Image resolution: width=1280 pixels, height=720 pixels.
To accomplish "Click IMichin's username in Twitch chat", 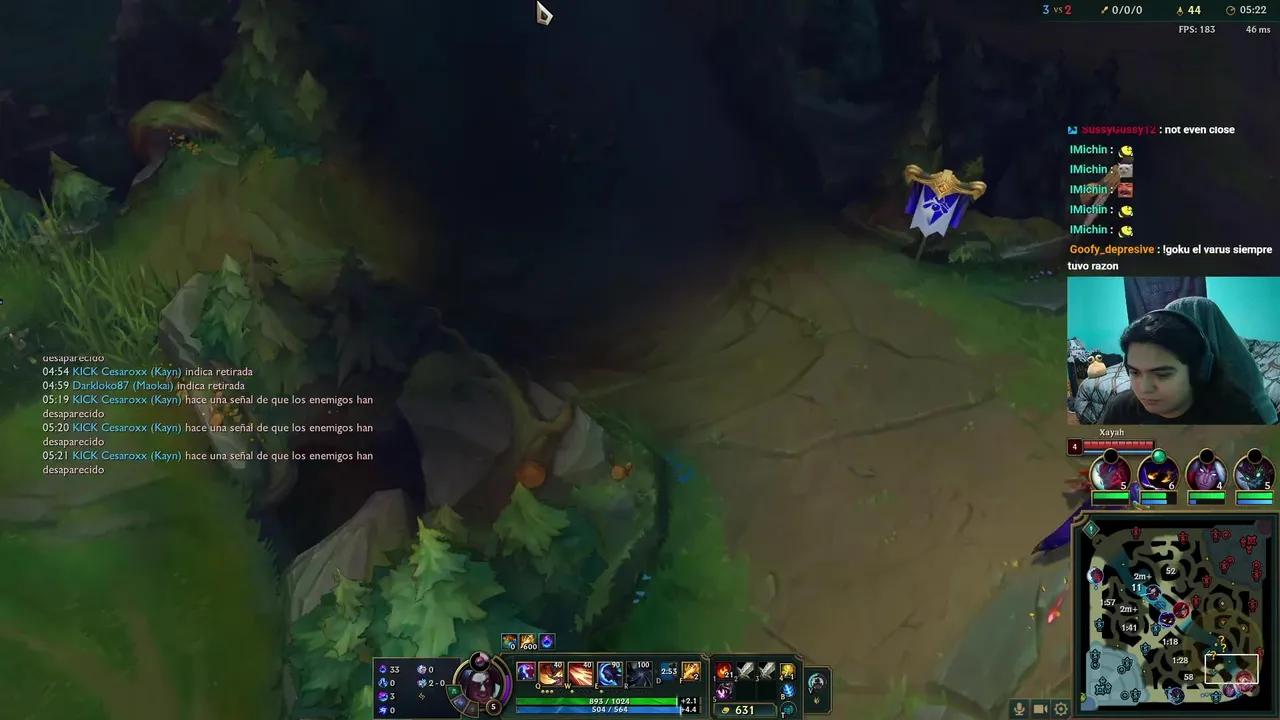I will click(1089, 149).
